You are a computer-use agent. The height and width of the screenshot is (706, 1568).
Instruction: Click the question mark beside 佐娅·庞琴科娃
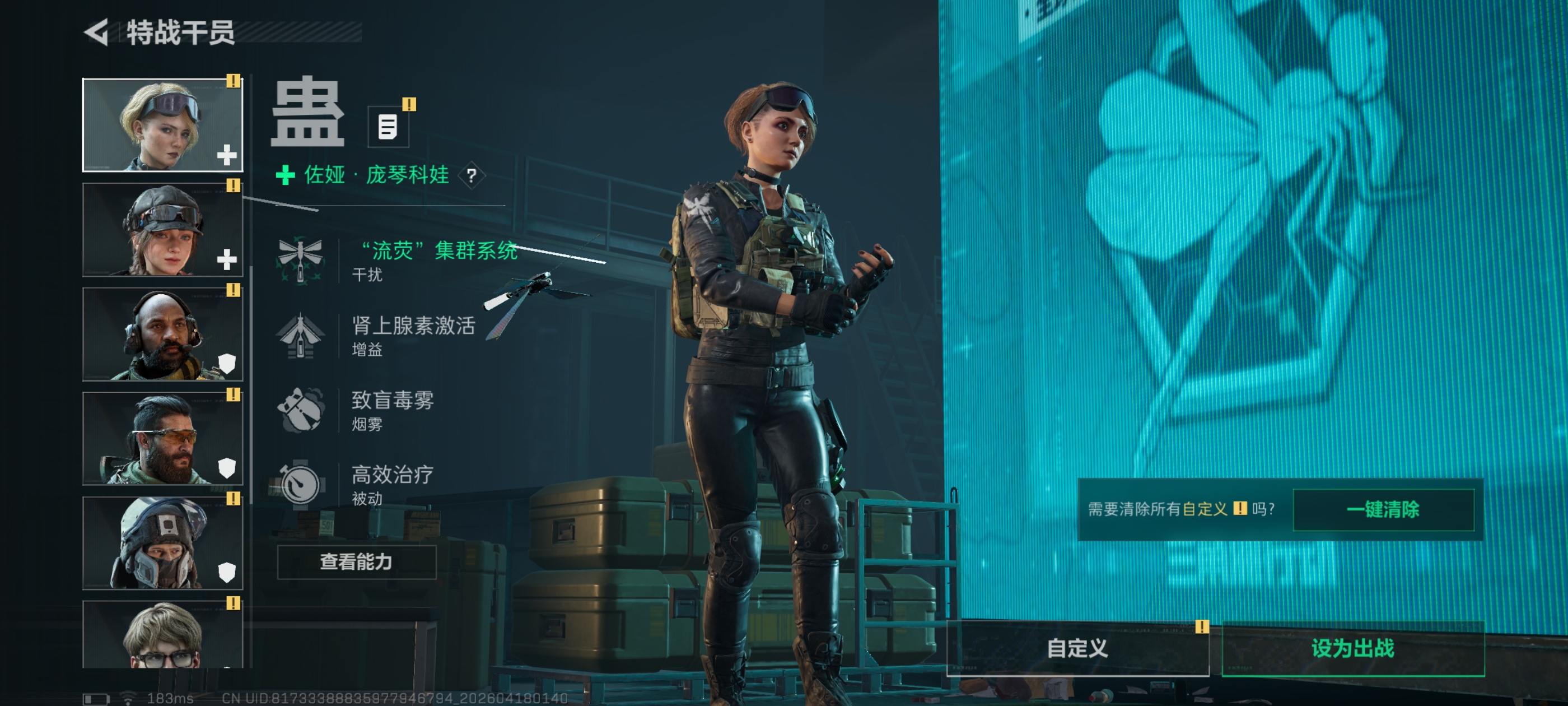click(x=471, y=176)
